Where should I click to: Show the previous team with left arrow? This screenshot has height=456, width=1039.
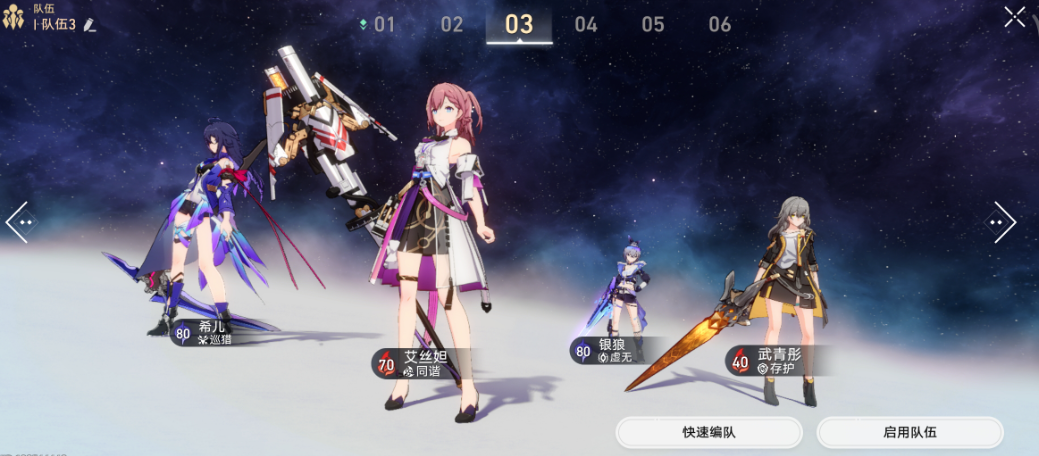point(20,221)
